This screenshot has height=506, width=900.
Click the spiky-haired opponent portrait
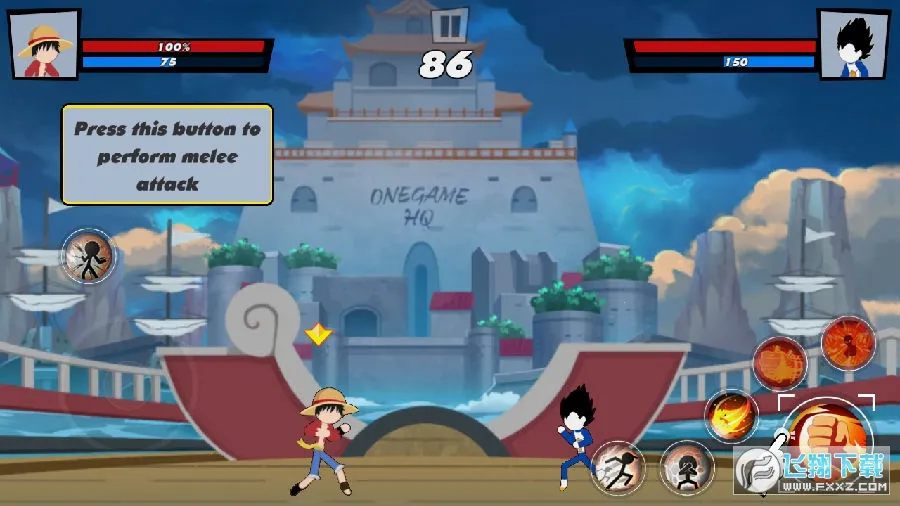pos(853,45)
